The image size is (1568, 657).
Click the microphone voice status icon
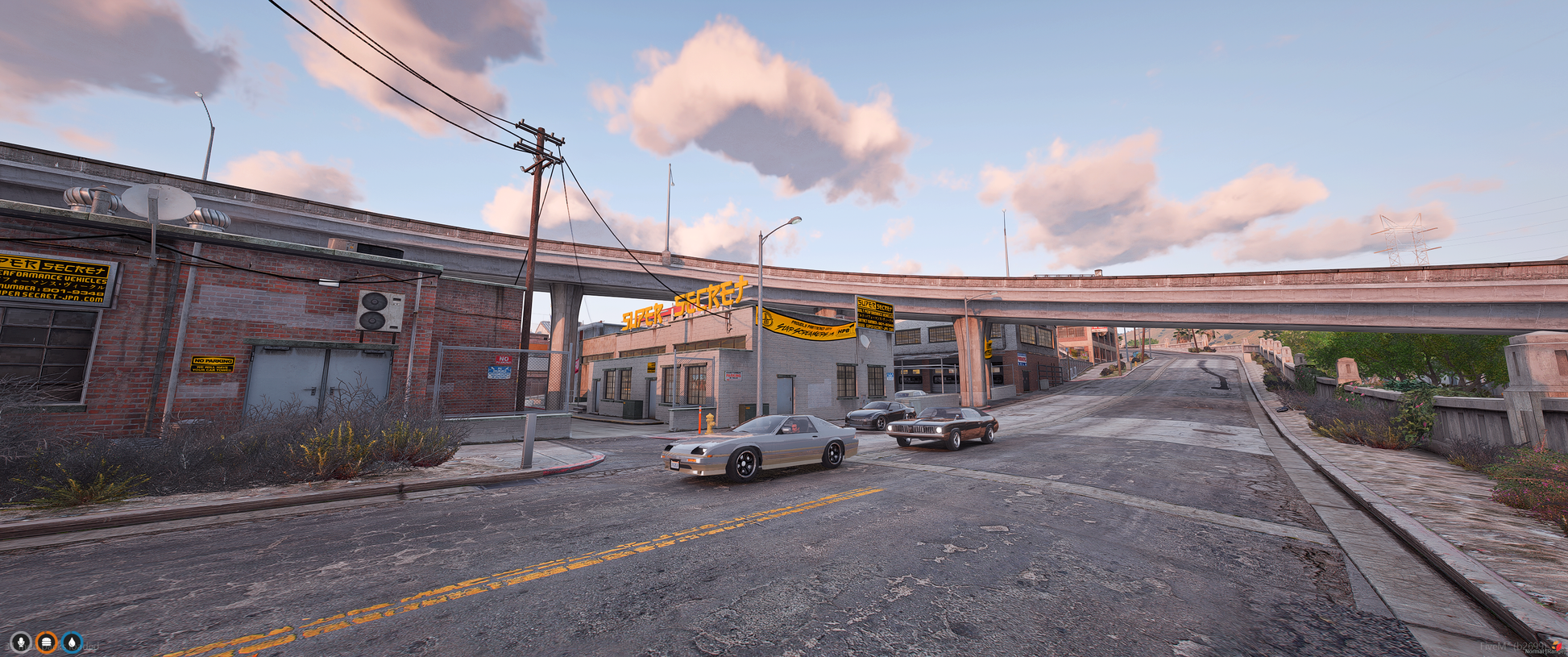20,642
